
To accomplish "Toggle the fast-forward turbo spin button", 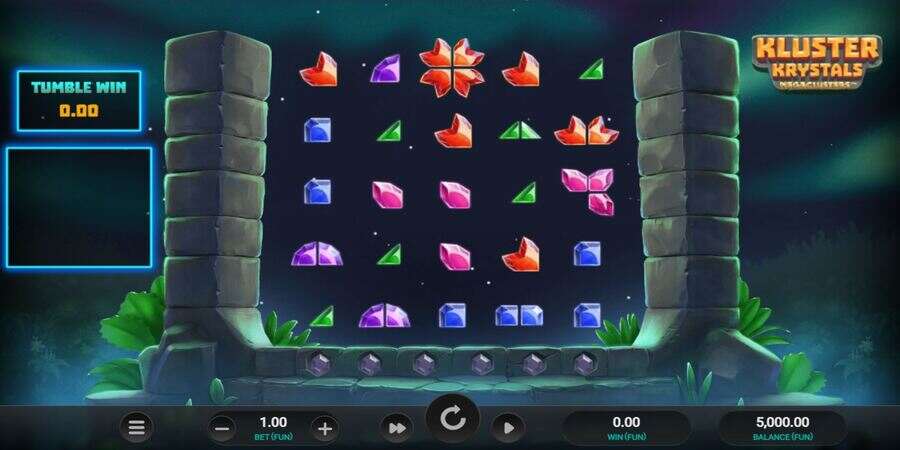I will (x=397, y=428).
